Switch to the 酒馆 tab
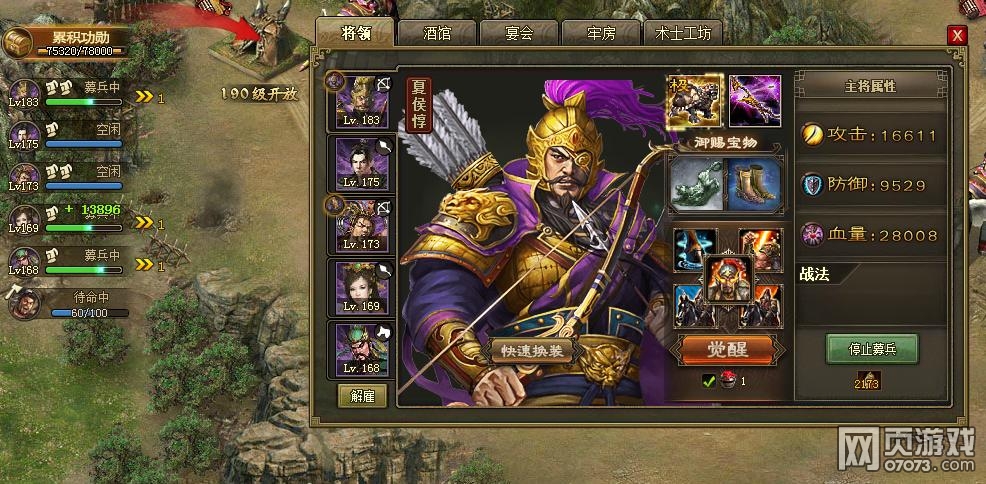The width and height of the screenshot is (986, 484). pos(438,33)
